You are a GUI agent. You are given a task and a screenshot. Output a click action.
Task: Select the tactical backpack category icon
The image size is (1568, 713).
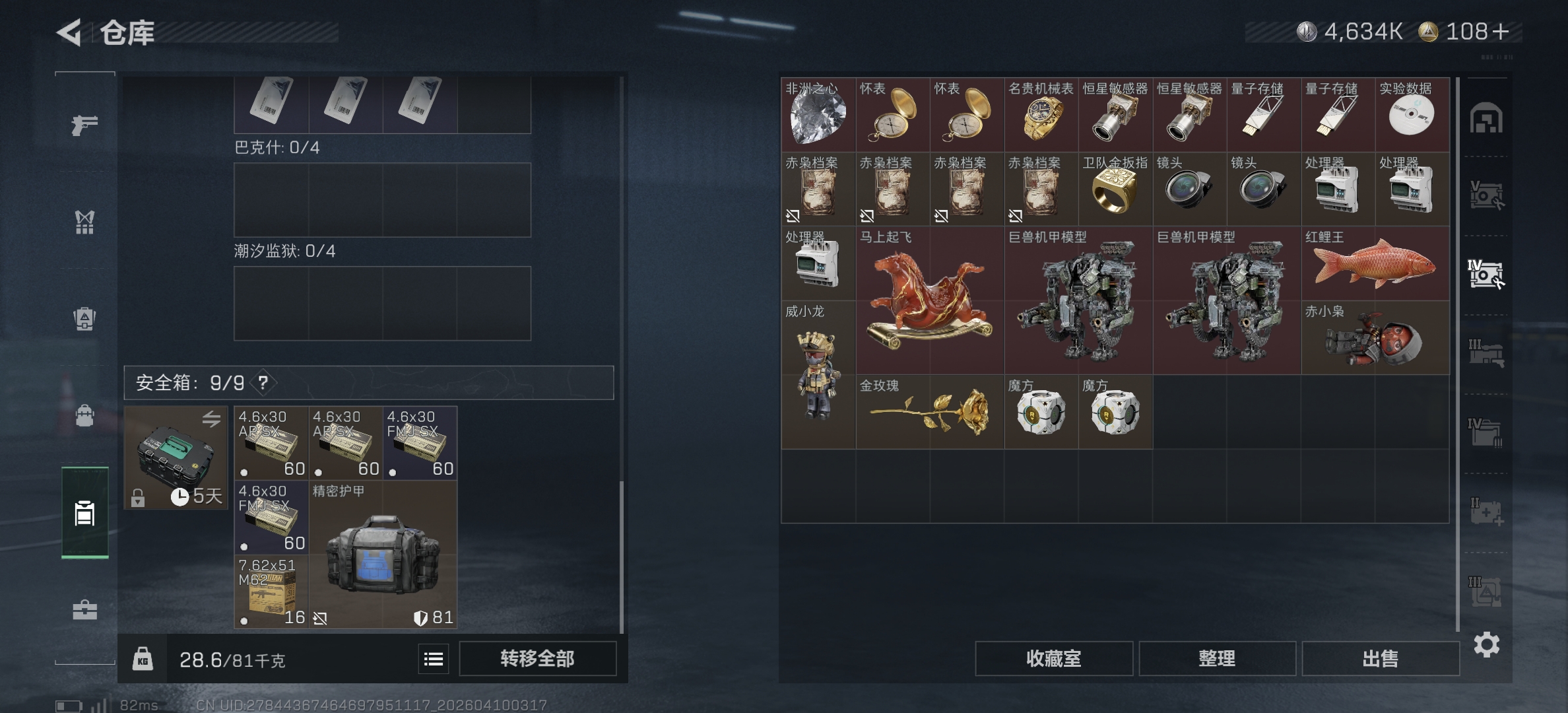(x=84, y=415)
